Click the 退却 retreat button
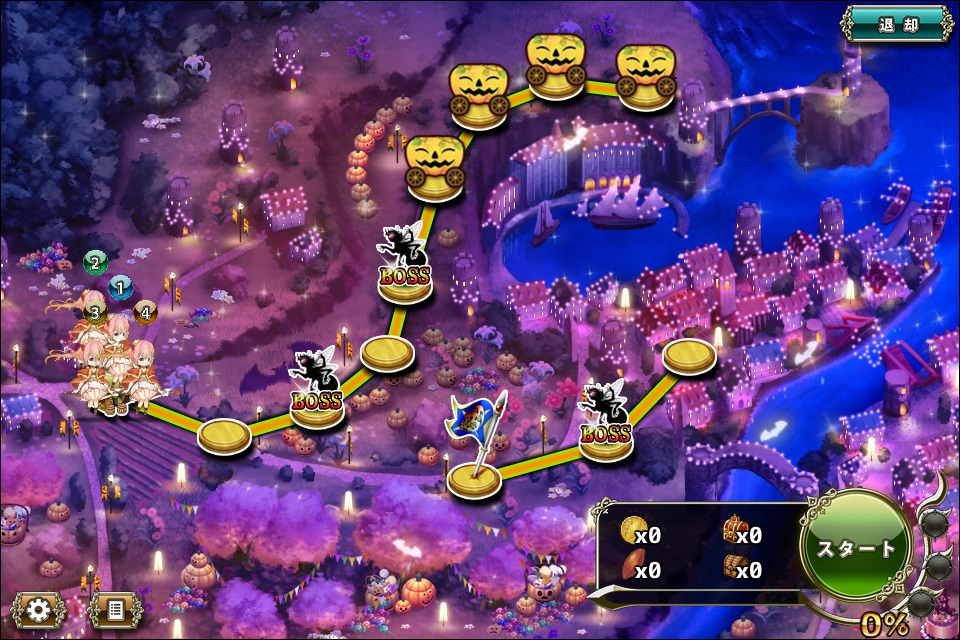 (x=897, y=23)
